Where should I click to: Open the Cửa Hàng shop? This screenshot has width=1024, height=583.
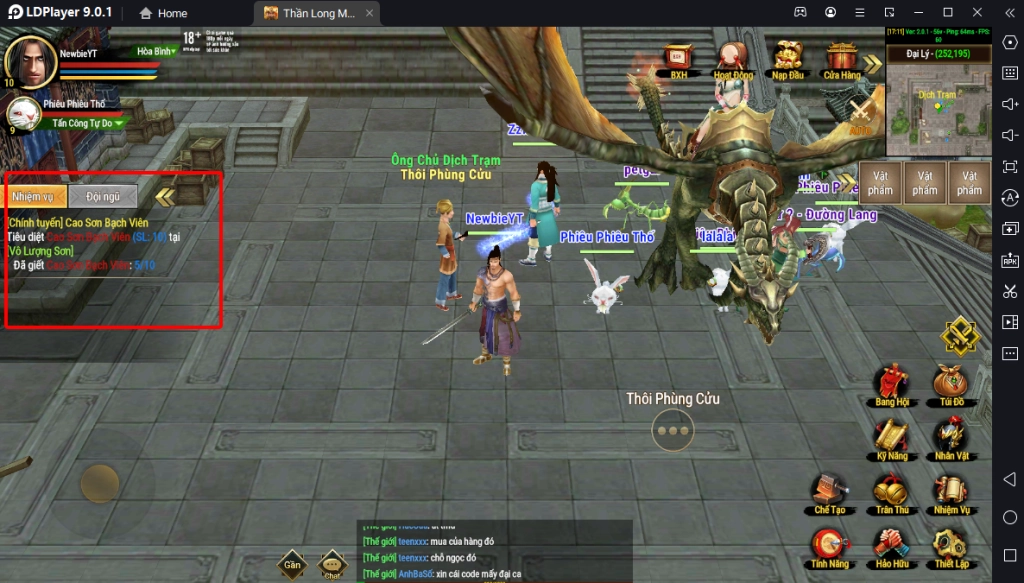(842, 58)
